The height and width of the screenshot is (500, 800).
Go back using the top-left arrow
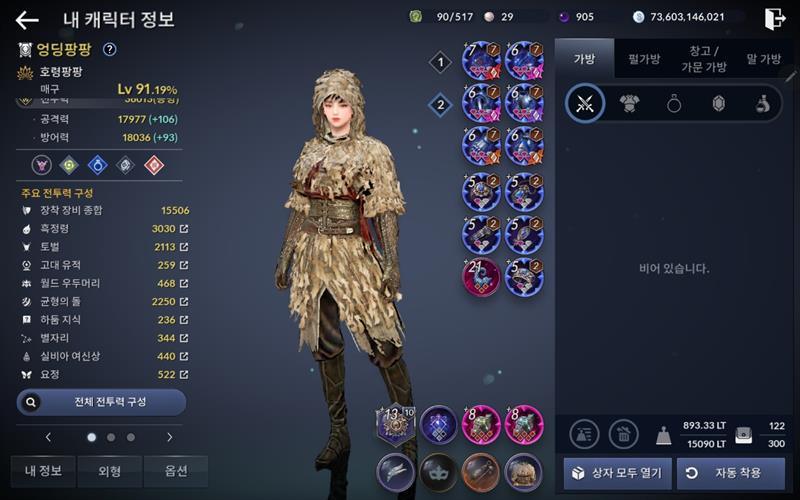point(27,19)
